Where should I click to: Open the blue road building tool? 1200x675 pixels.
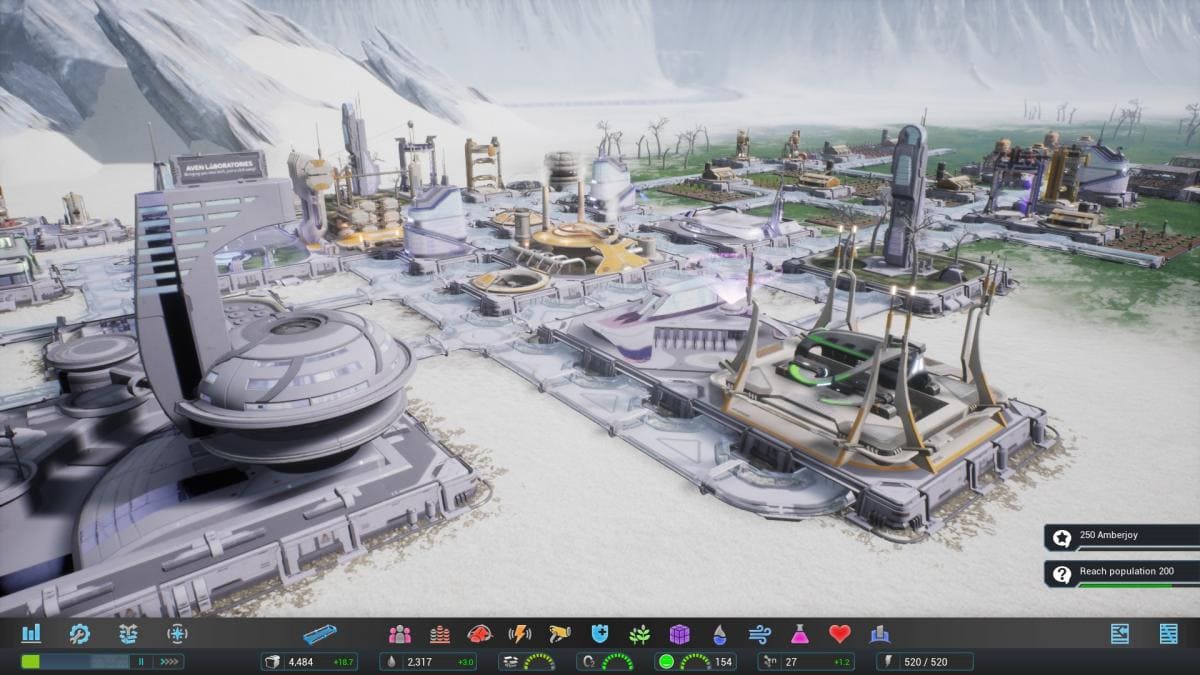[x=320, y=634]
